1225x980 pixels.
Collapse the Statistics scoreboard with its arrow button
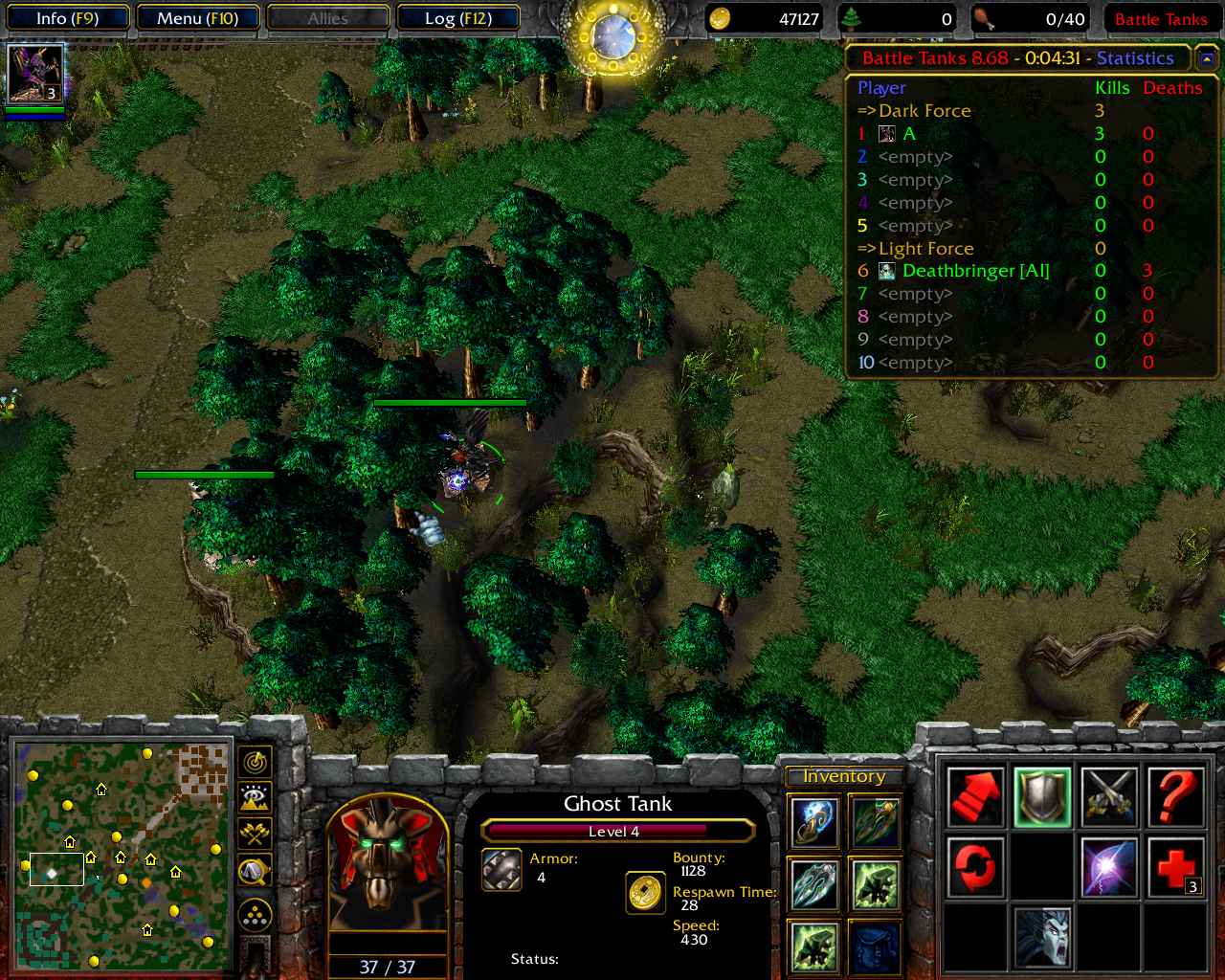pos(1206,59)
